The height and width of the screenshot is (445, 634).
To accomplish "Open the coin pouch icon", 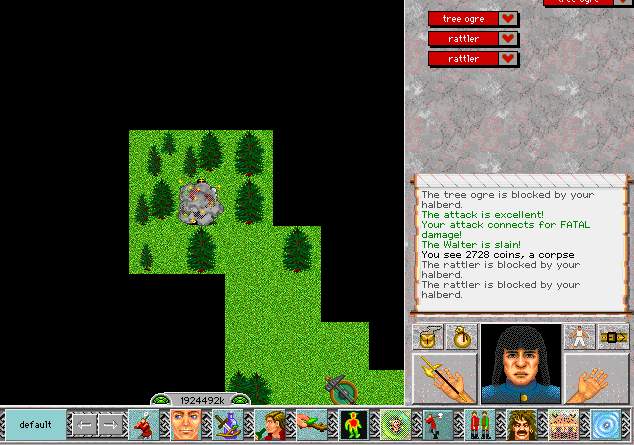I will [x=430, y=337].
